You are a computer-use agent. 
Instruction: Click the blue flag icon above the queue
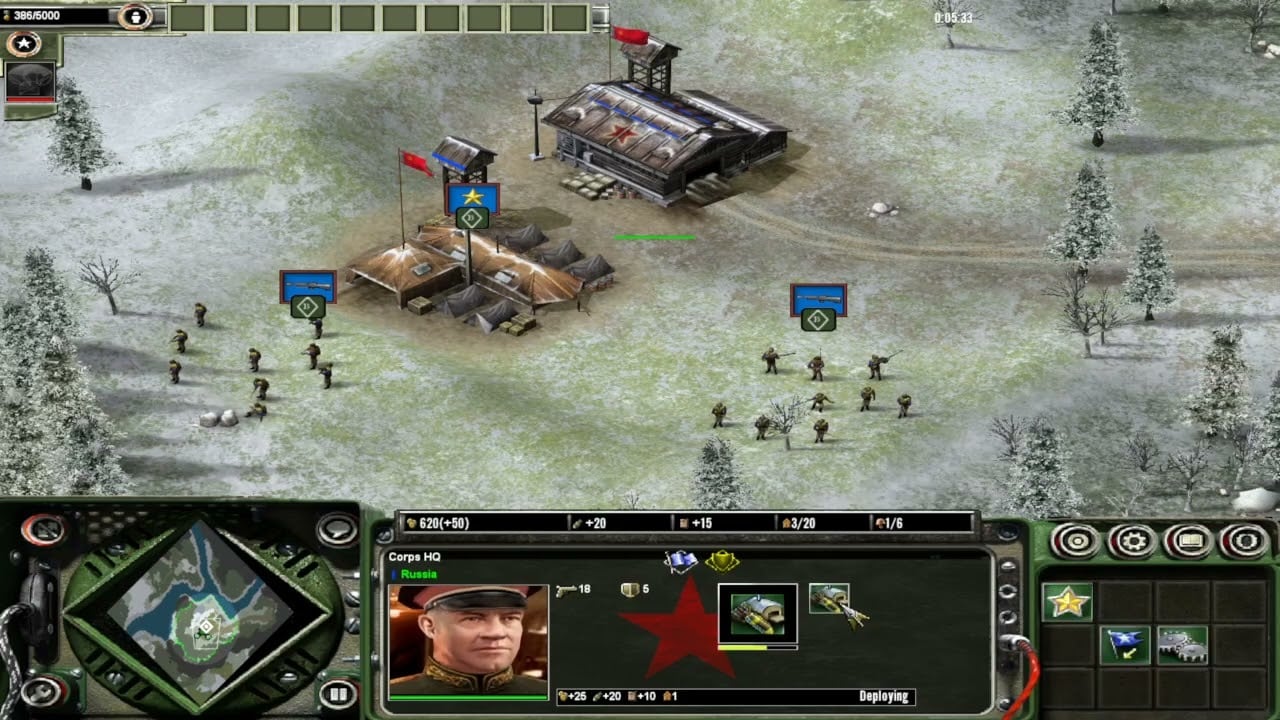681,561
